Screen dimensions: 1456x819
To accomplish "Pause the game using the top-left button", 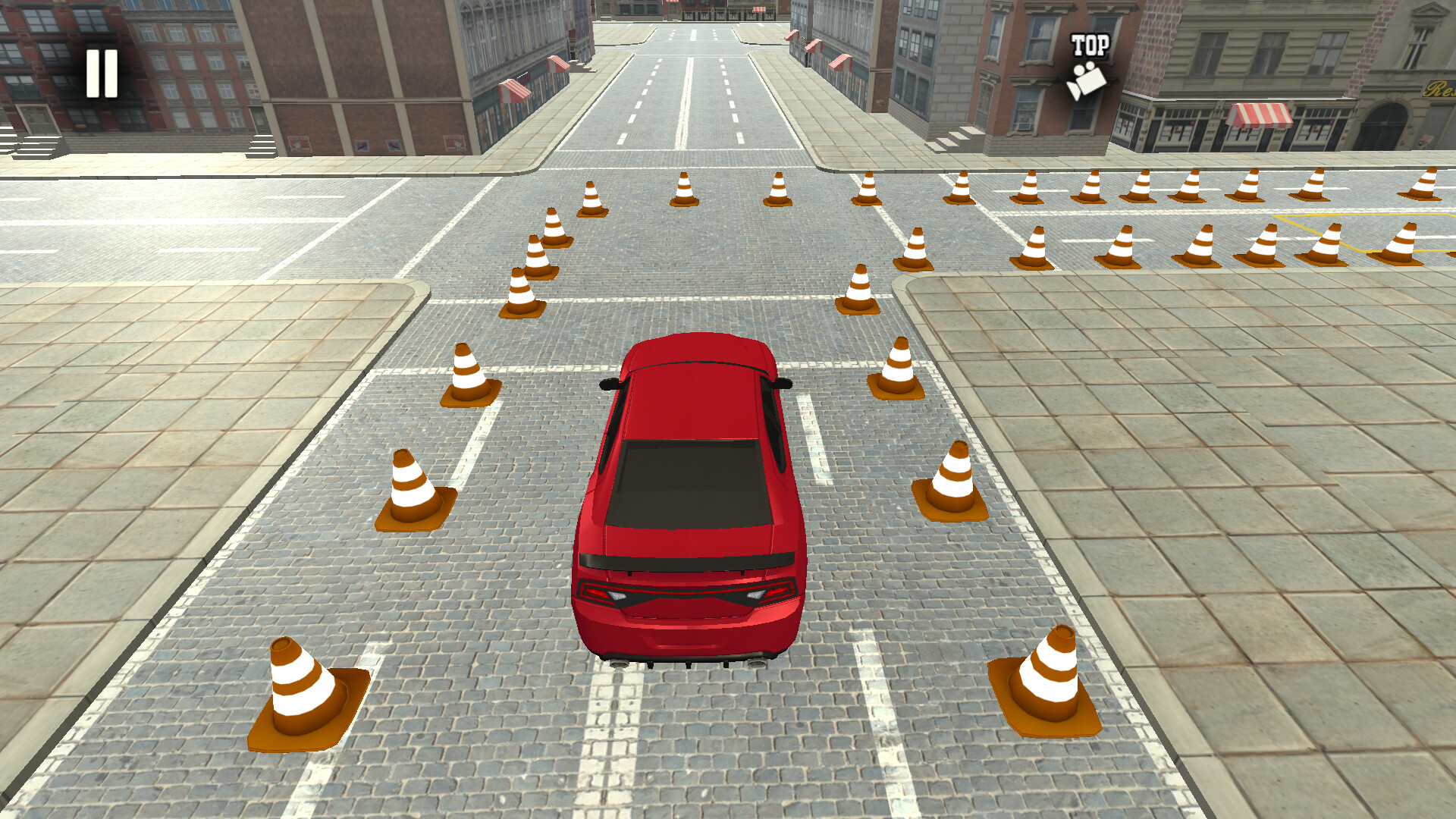I will tap(102, 72).
